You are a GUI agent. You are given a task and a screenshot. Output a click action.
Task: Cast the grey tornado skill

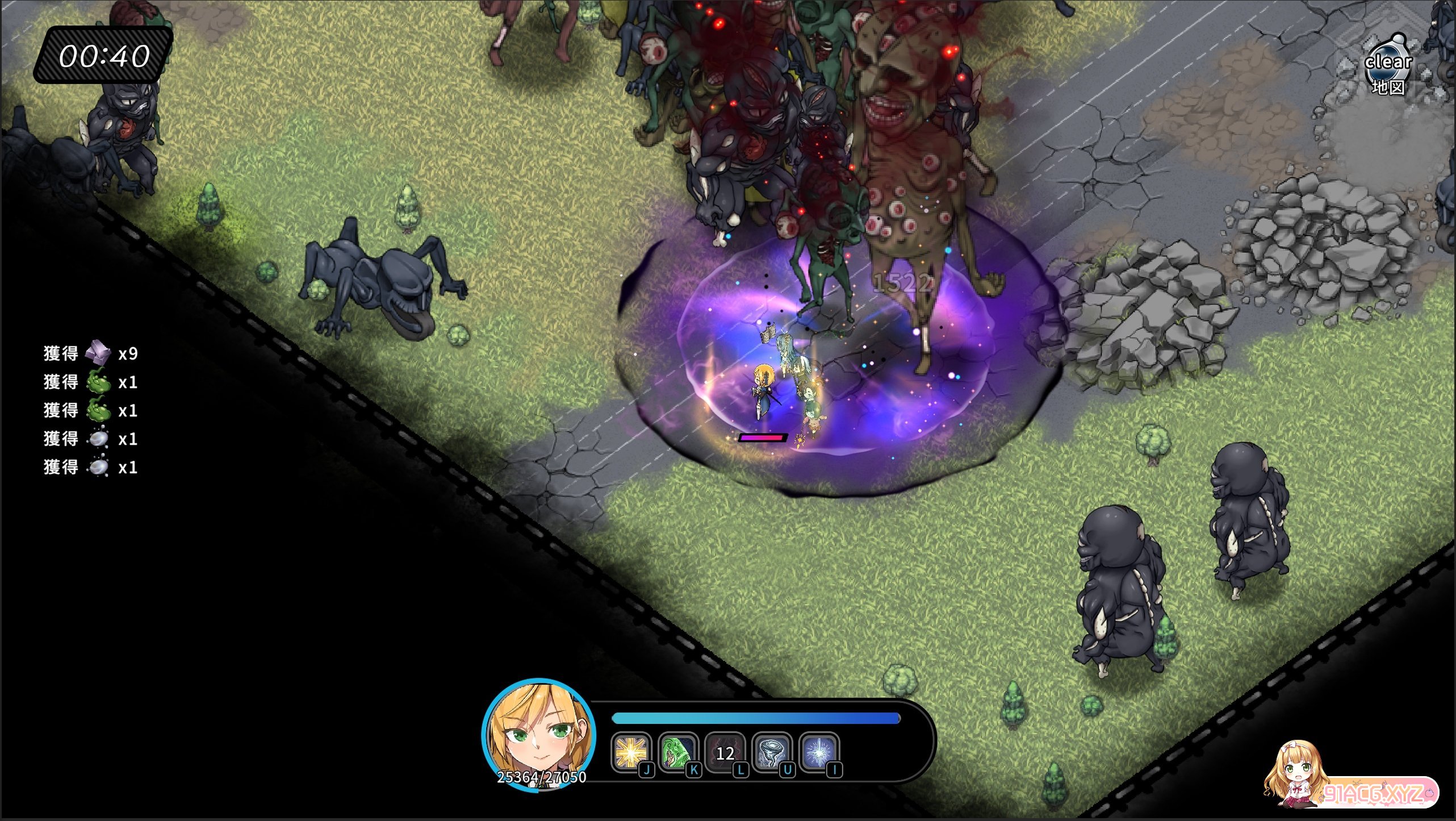(x=772, y=752)
